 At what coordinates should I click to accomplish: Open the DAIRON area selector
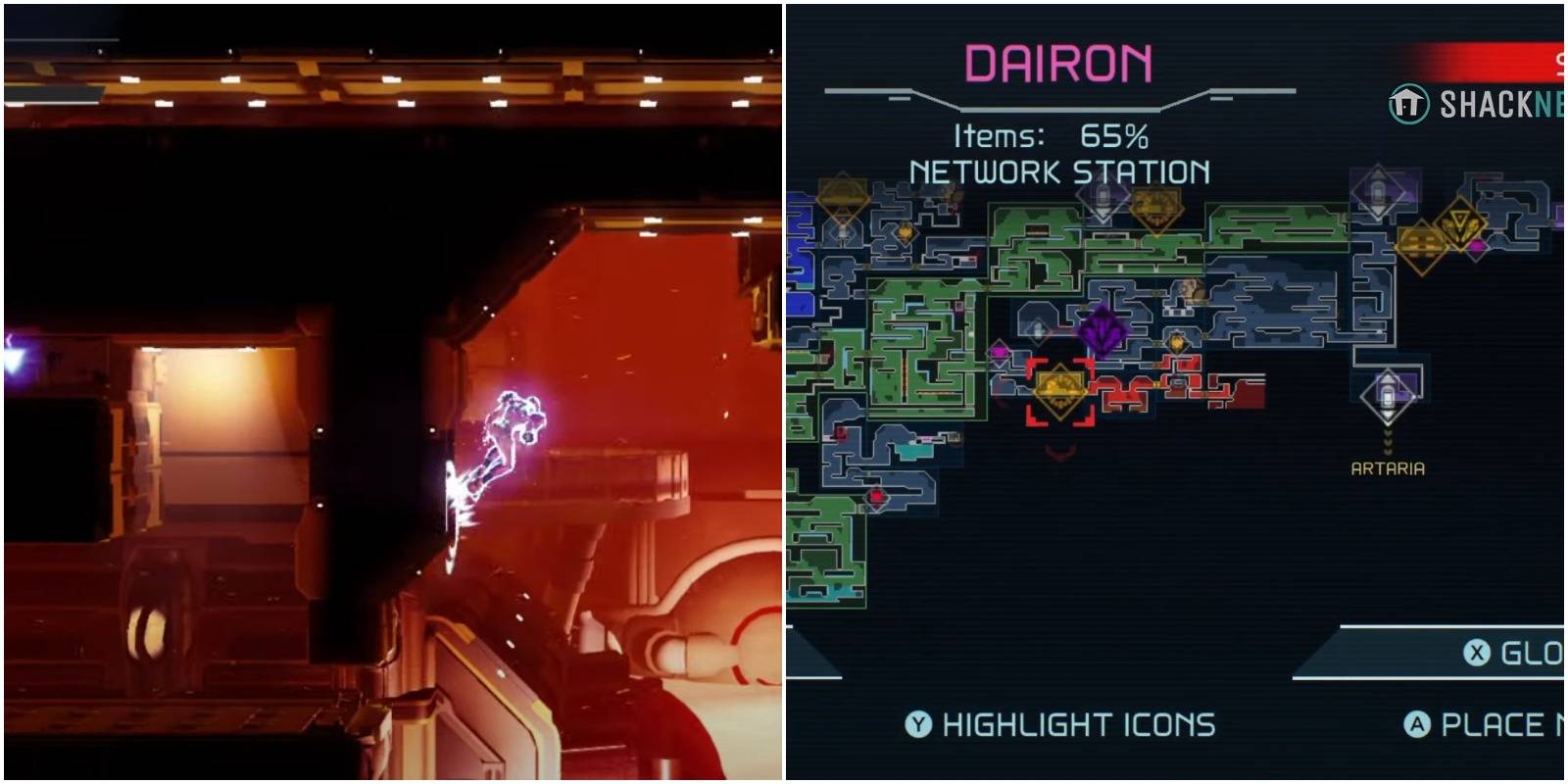pyautogui.click(x=1056, y=61)
